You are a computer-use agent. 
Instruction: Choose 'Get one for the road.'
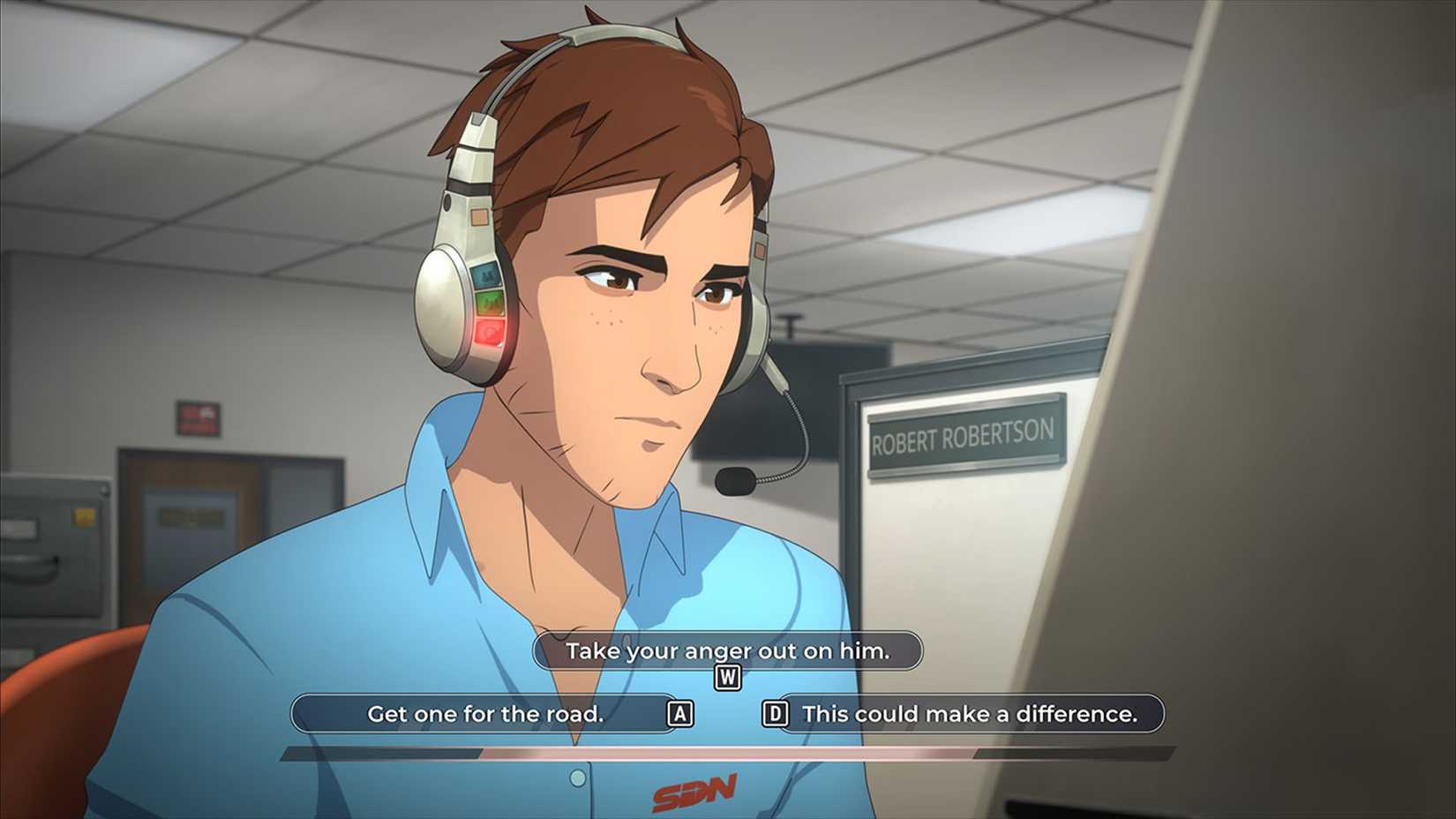click(x=488, y=714)
